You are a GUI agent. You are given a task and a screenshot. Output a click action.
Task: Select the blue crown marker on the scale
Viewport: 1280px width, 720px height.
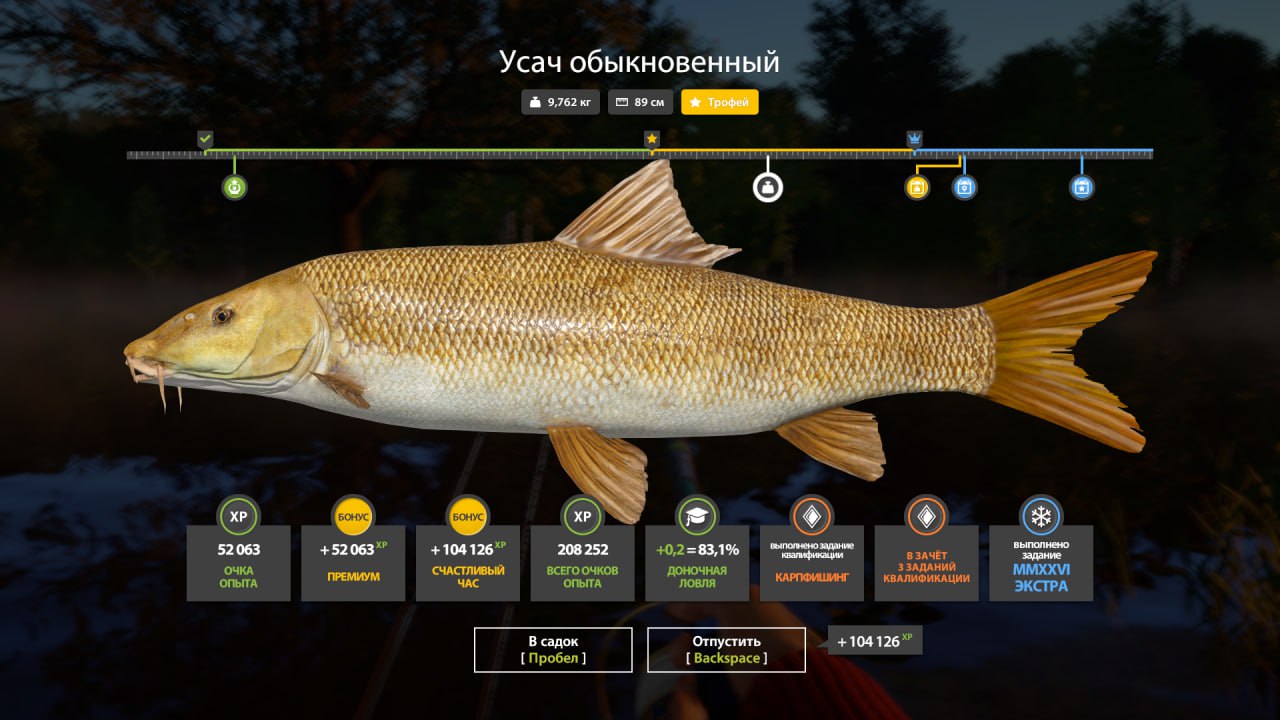click(x=914, y=139)
